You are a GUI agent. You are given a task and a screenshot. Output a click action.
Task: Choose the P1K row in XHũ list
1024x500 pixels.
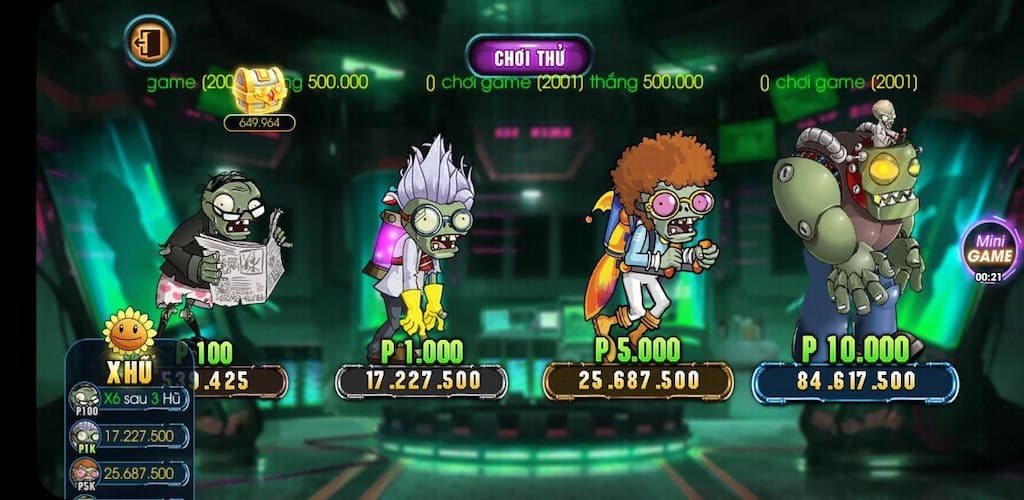(x=130, y=436)
